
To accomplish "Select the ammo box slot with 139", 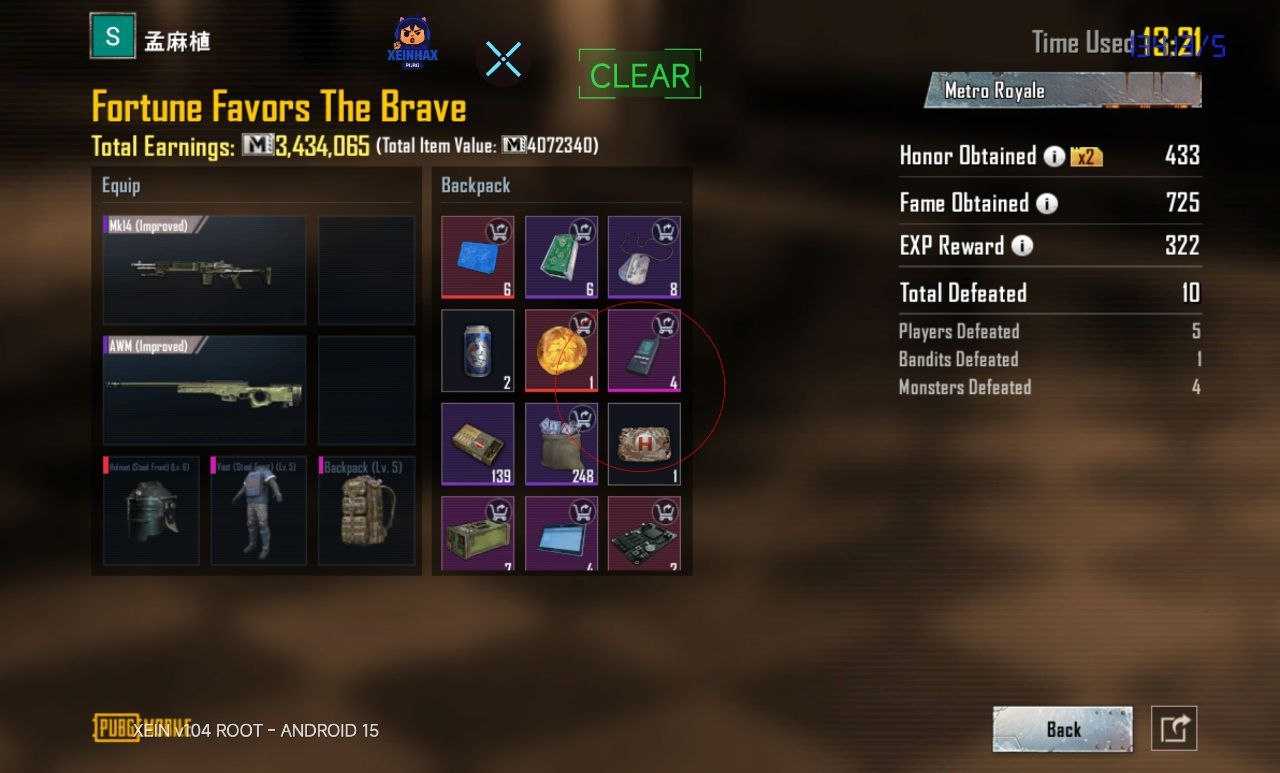I will tap(478, 444).
